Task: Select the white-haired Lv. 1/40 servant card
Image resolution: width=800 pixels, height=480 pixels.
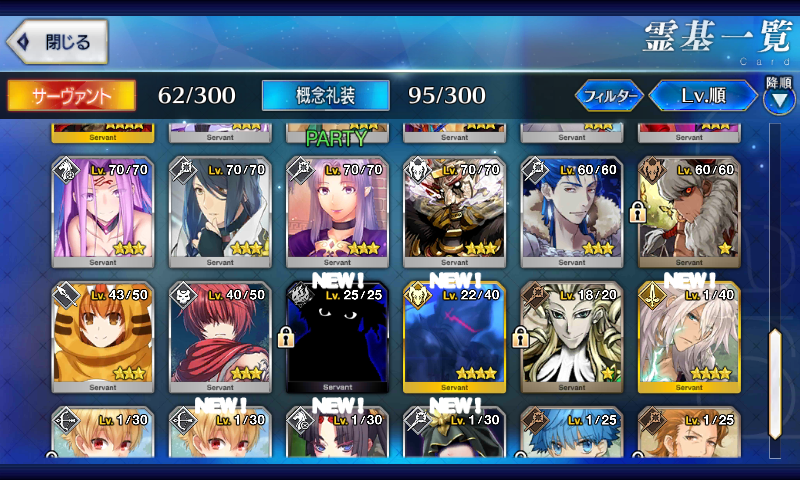Action: point(689,337)
